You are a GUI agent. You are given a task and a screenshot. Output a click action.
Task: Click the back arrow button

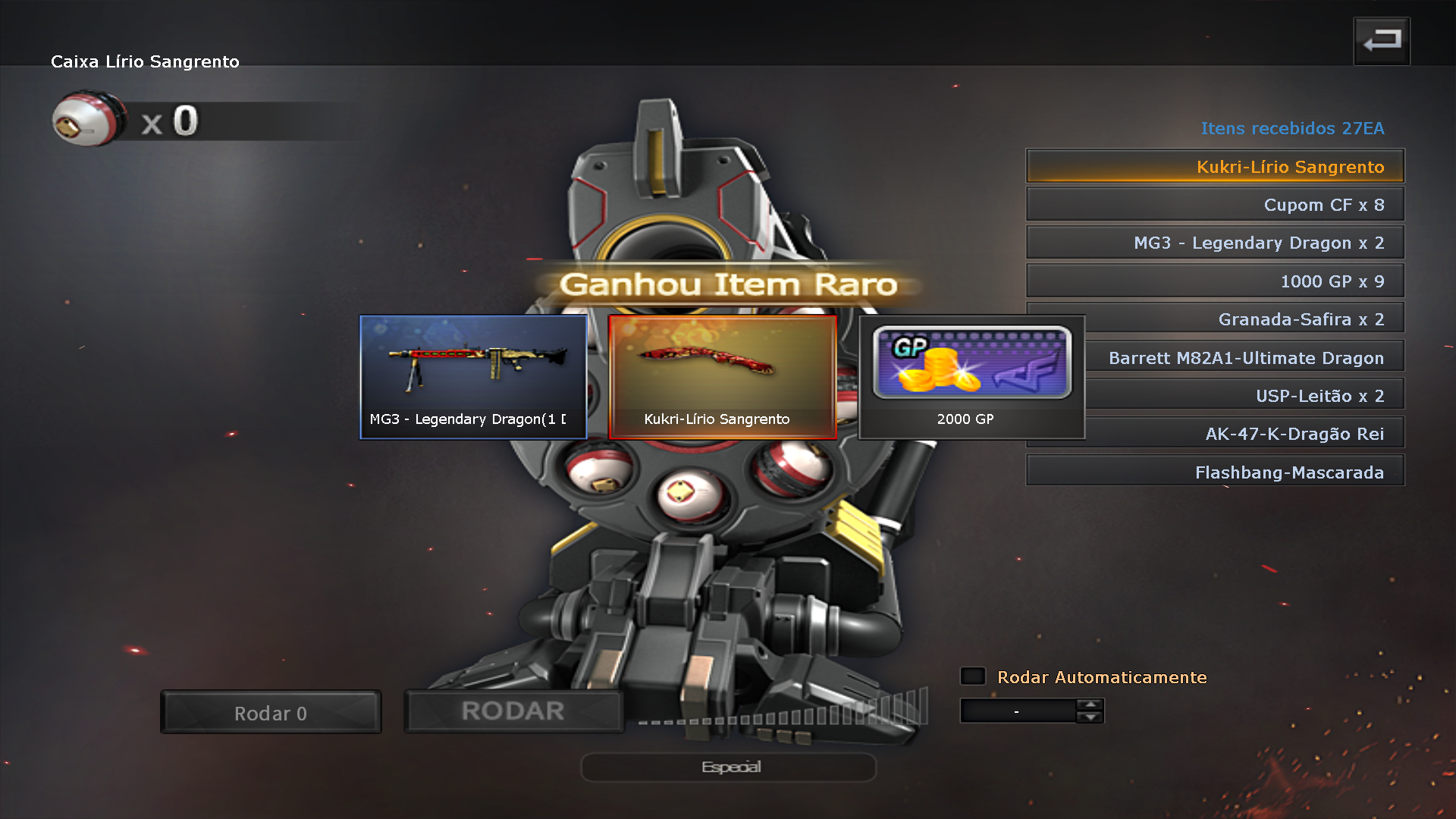tap(1381, 41)
